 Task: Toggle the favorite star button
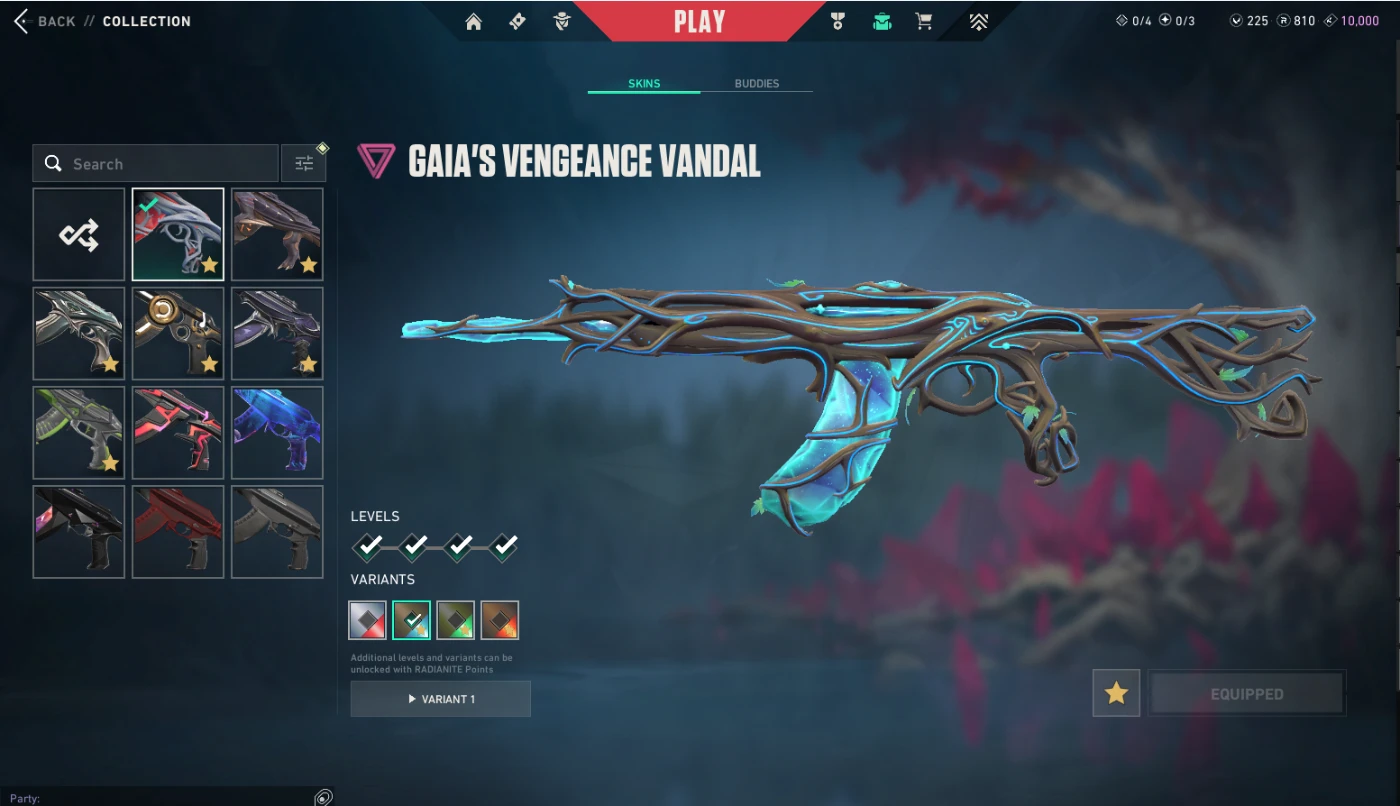point(1116,693)
